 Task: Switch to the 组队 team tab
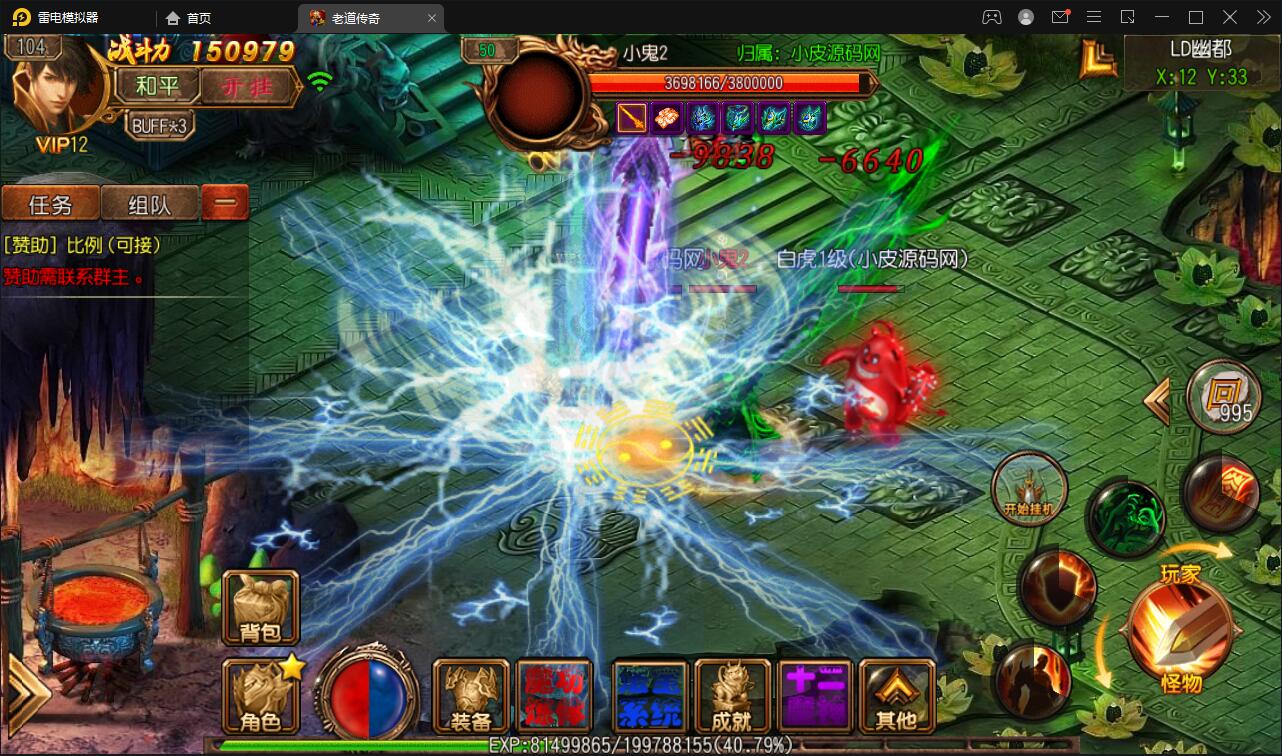pos(150,204)
